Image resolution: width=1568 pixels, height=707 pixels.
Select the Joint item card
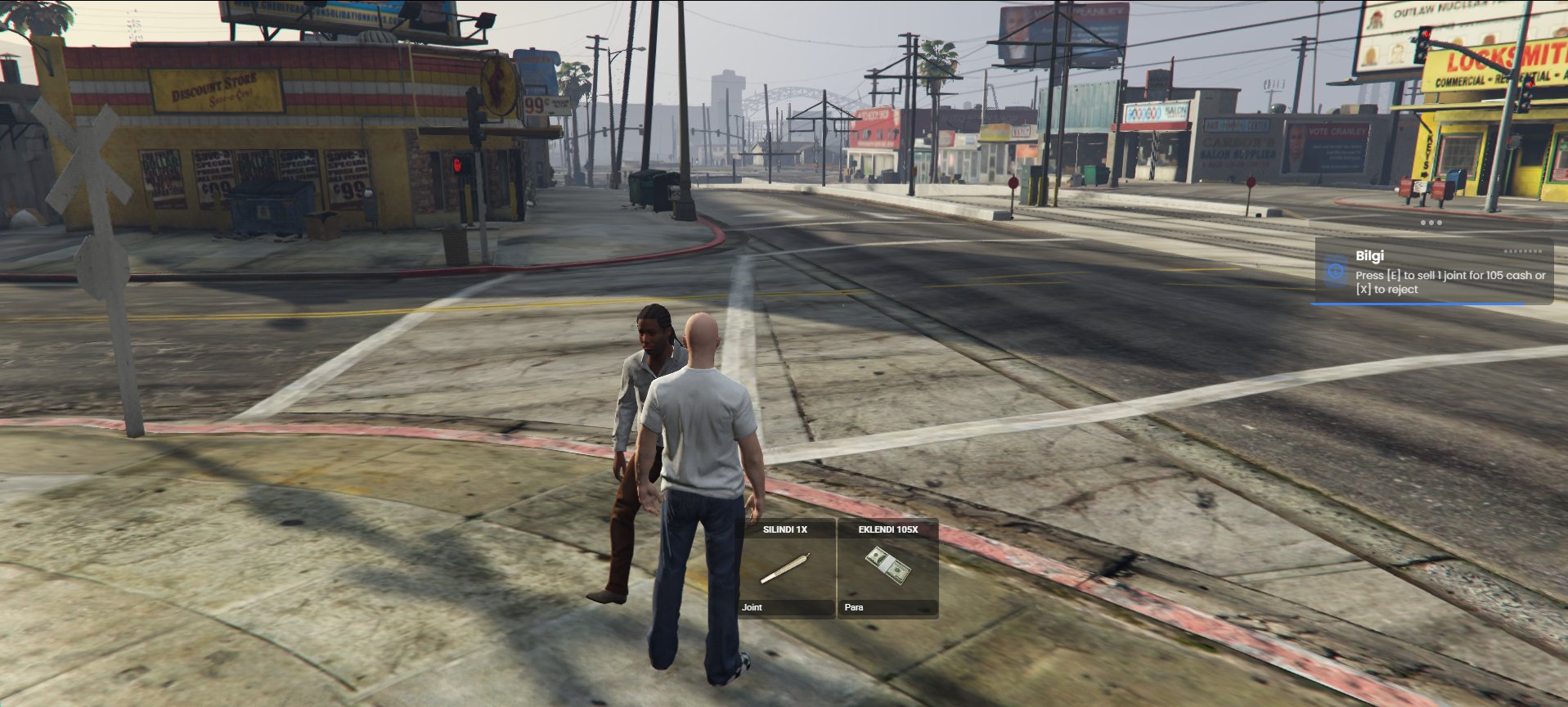click(x=786, y=568)
